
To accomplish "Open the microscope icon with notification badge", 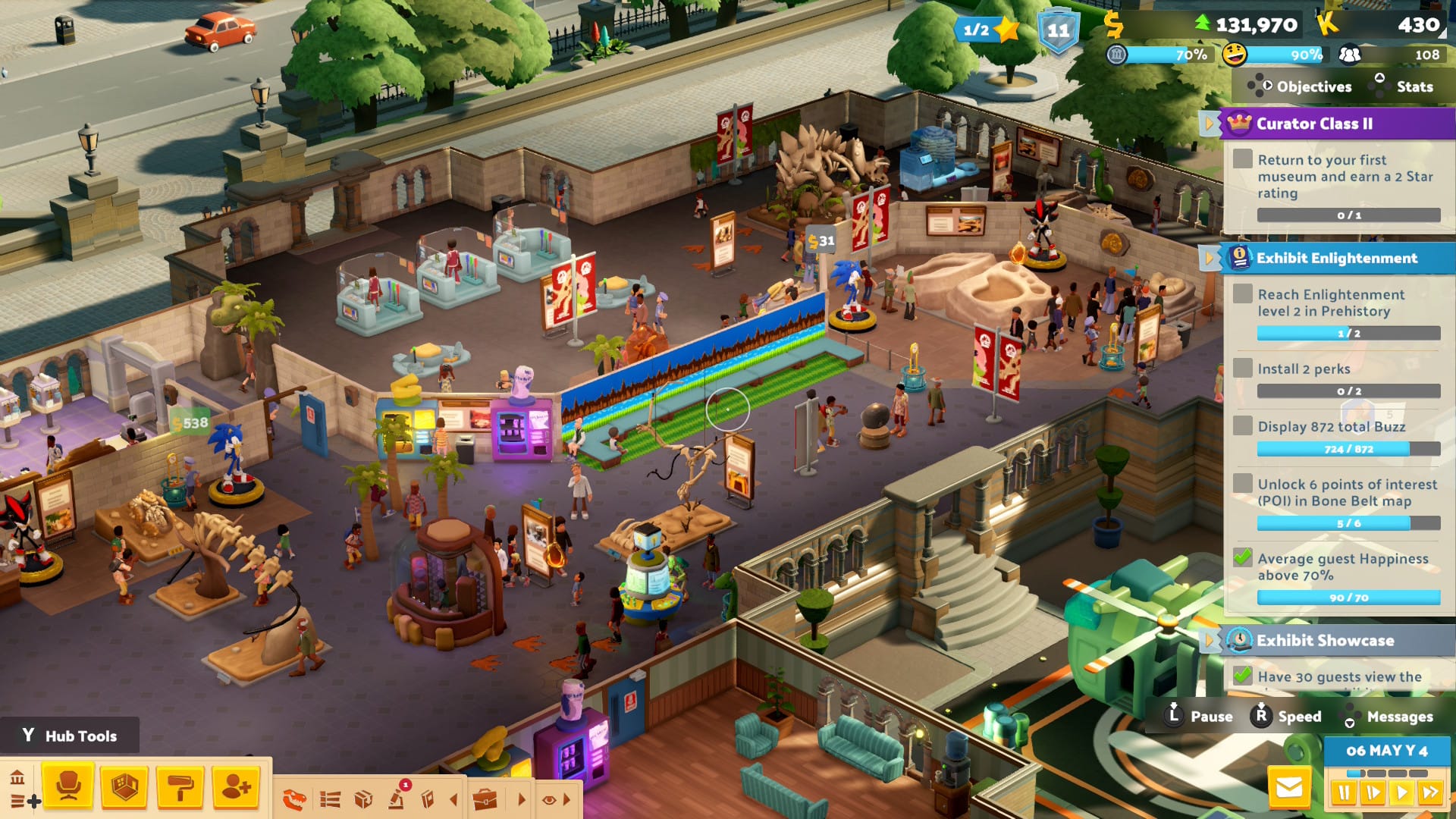I will pos(397,798).
